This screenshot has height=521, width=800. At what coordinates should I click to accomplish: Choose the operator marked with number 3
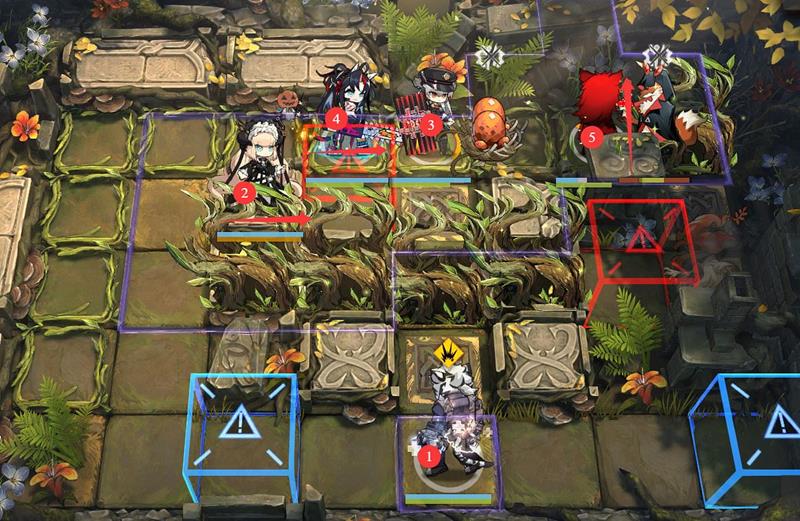point(432,112)
